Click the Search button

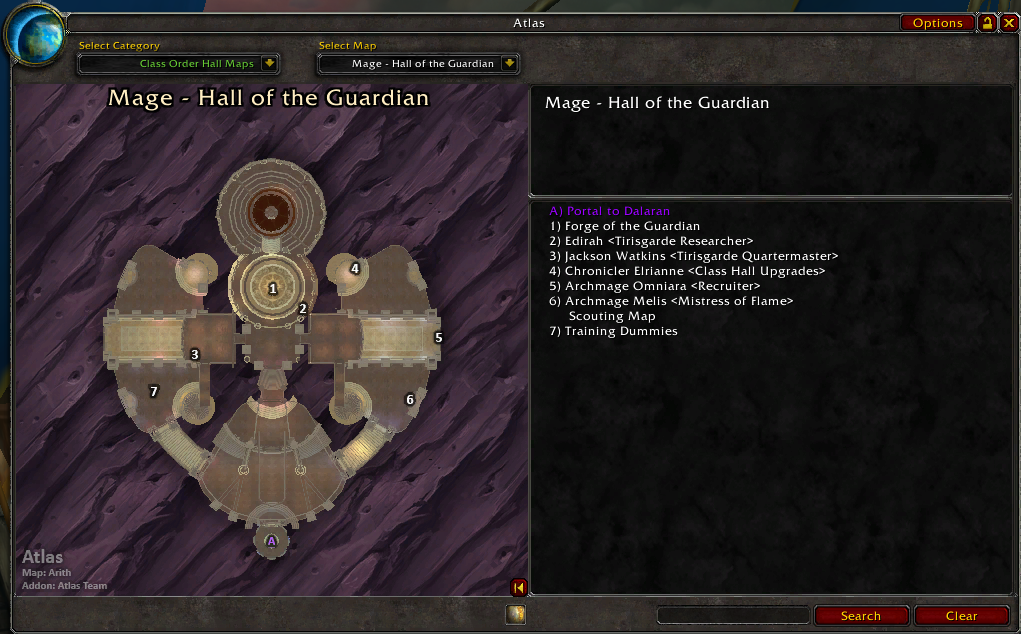point(860,616)
